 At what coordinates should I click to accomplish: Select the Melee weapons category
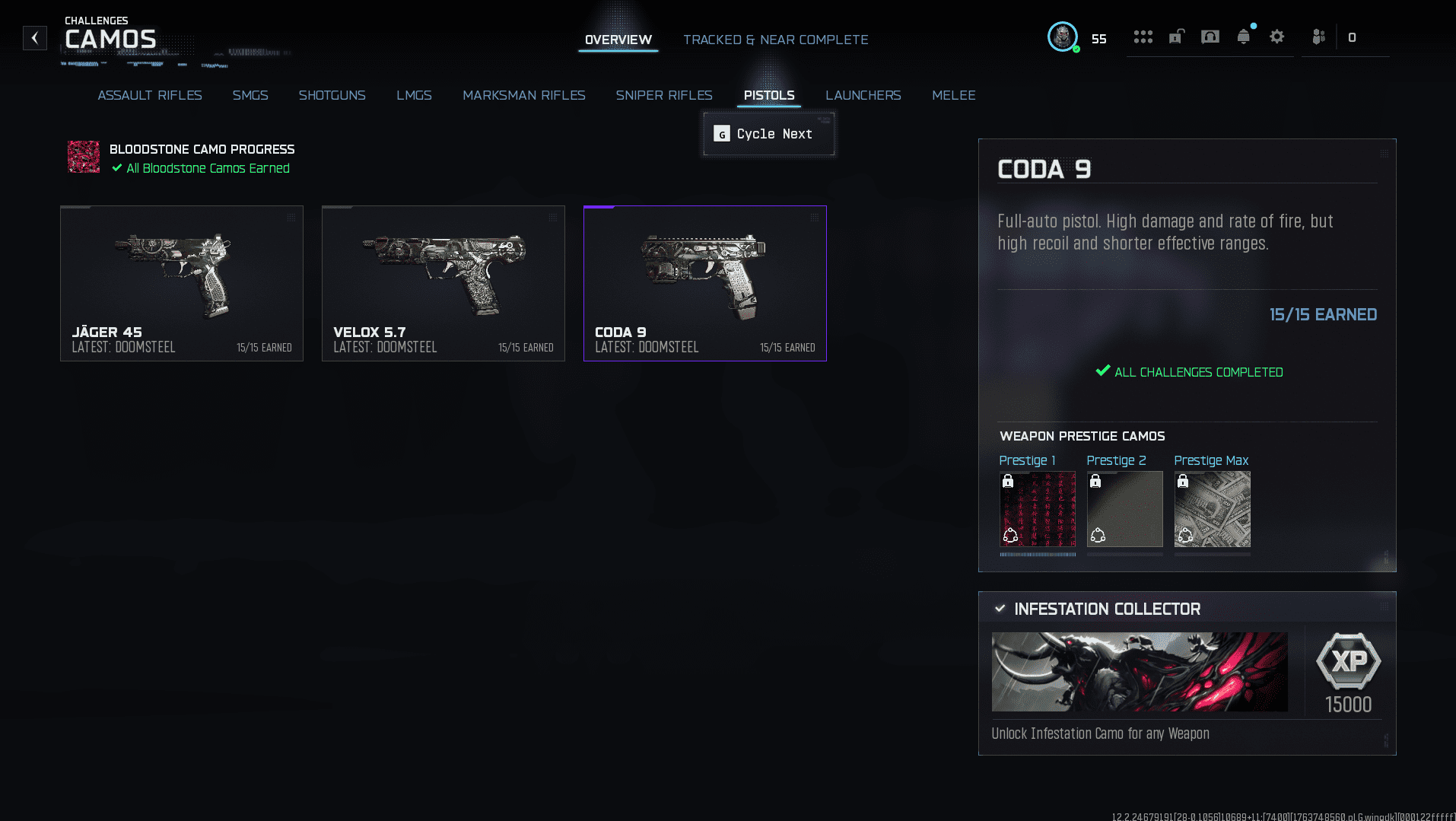coord(953,95)
